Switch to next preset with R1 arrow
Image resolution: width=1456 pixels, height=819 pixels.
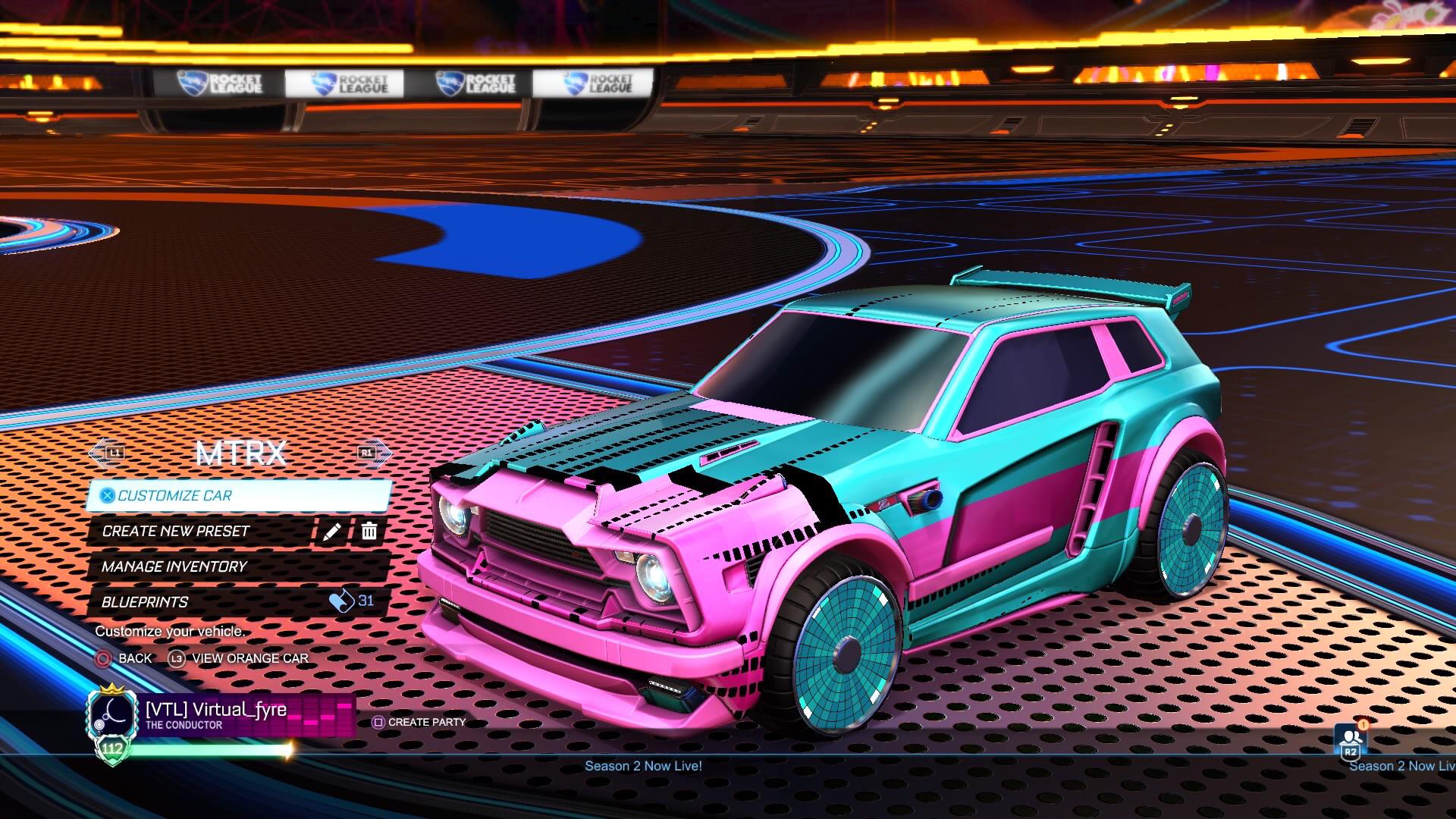(367, 453)
